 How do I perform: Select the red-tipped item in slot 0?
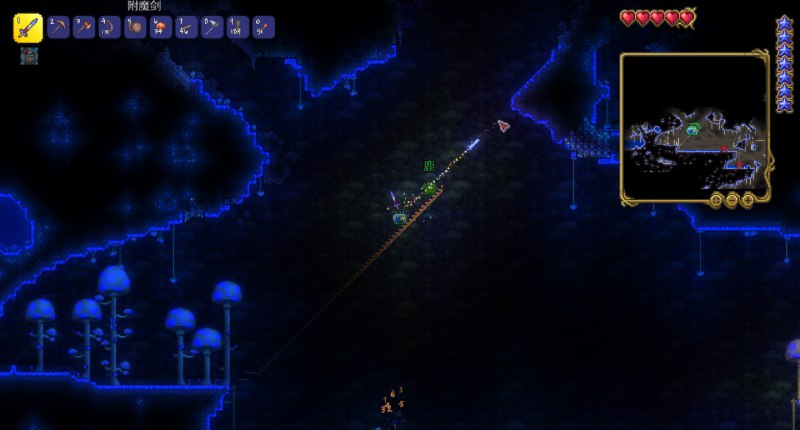[x=263, y=28]
